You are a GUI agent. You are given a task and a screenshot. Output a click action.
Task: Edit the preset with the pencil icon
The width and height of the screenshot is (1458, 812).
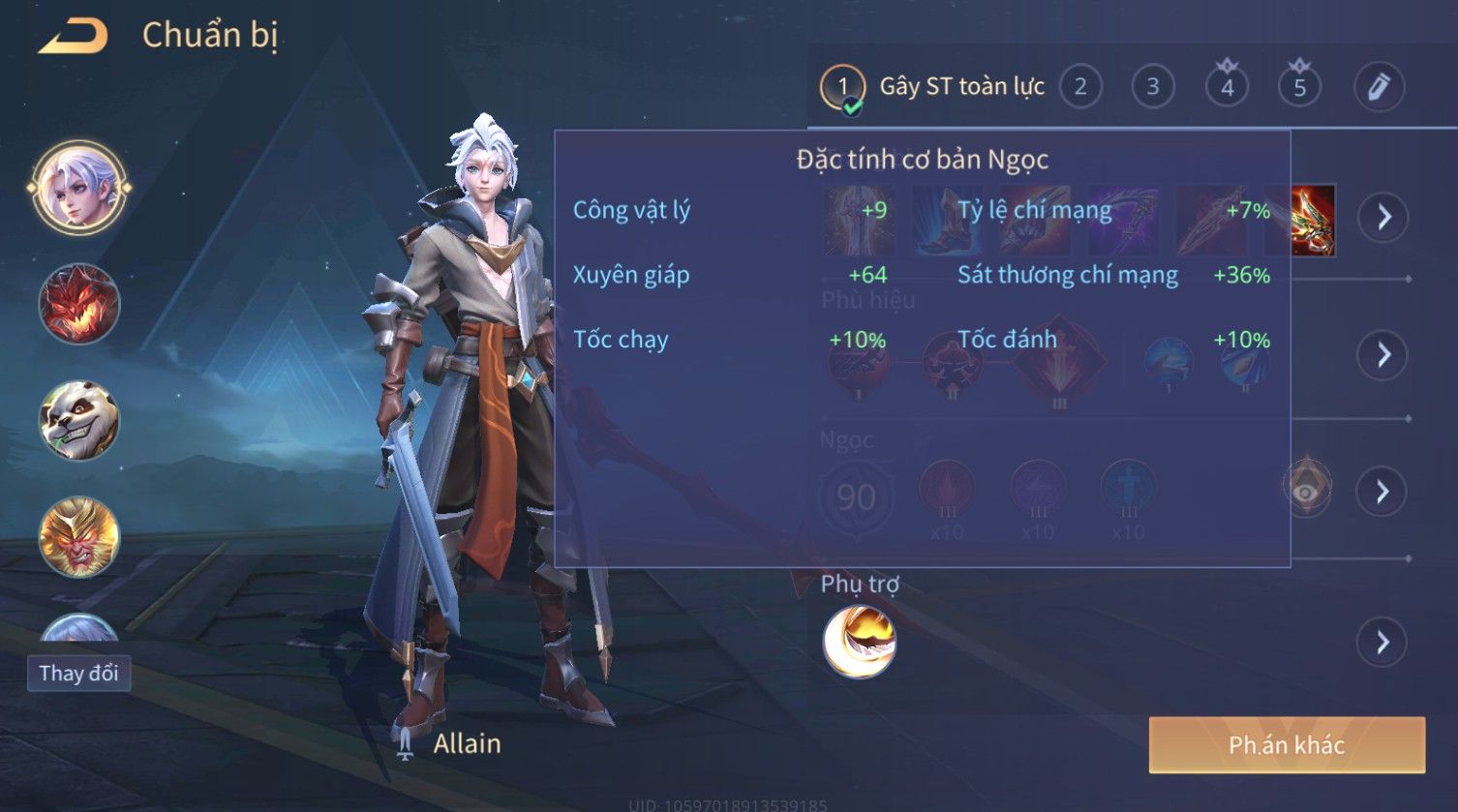(1378, 87)
